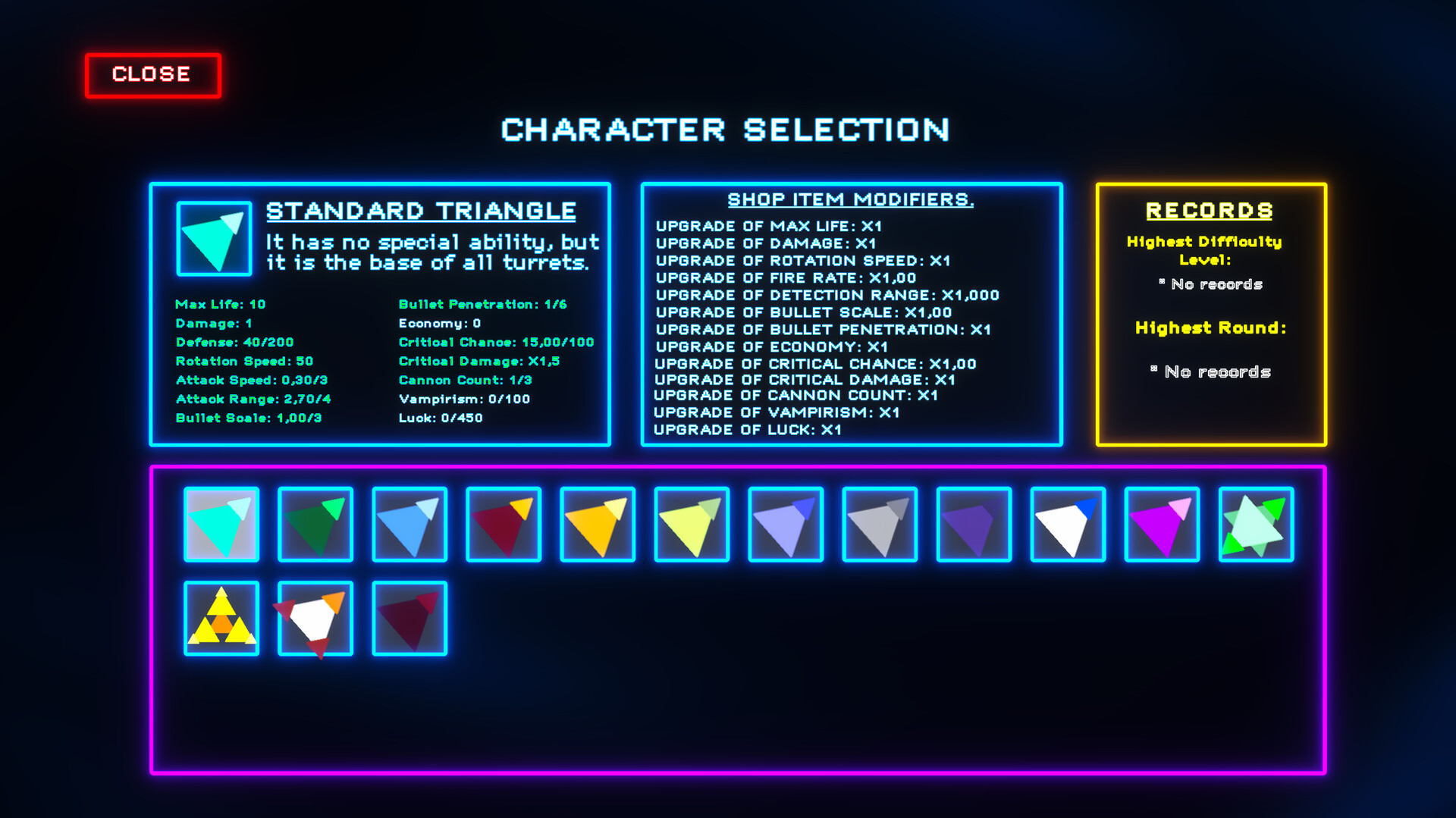Pick the pale yellow triangle character

691,525
